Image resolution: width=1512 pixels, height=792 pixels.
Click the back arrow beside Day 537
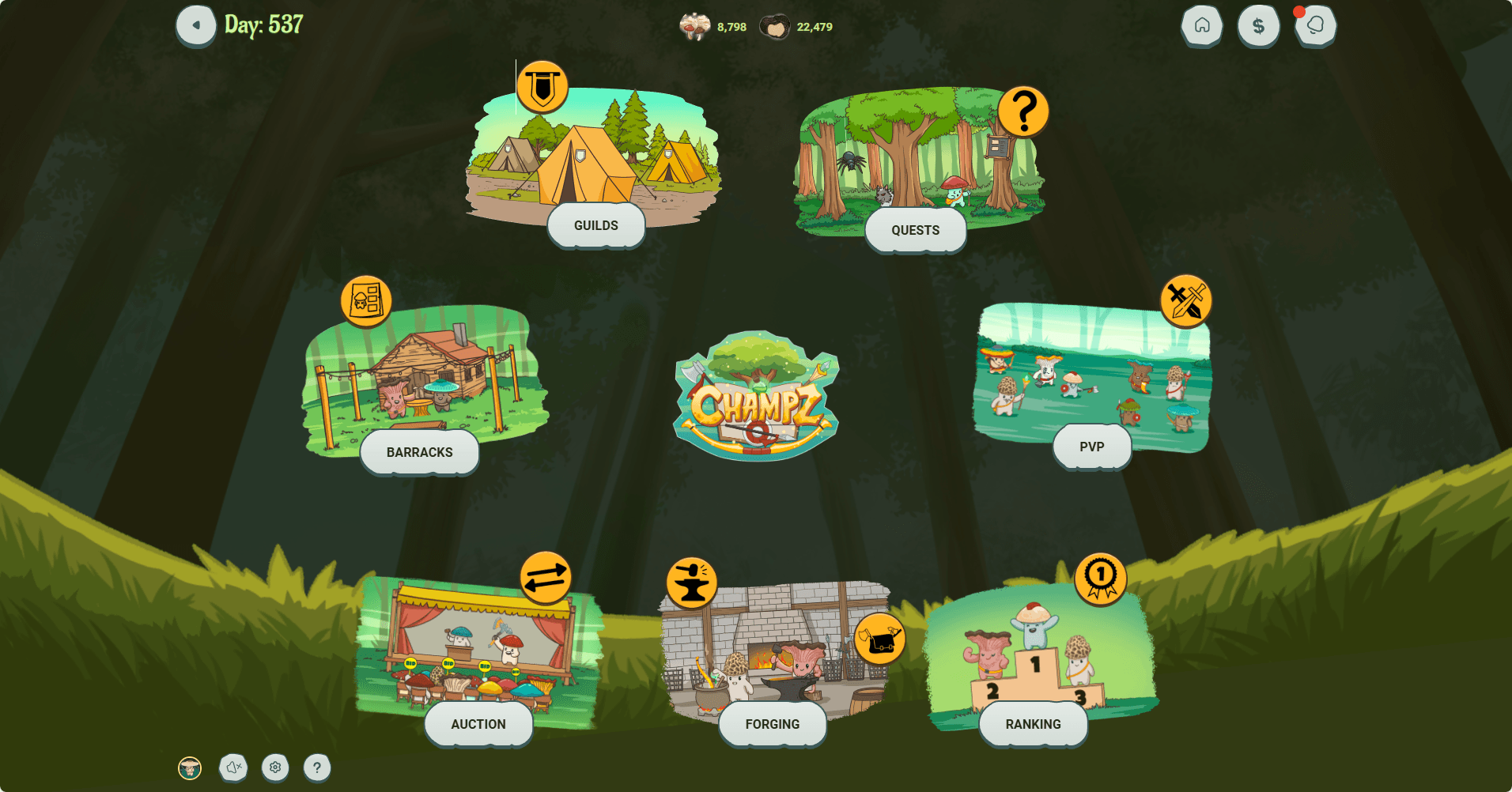[x=195, y=25]
